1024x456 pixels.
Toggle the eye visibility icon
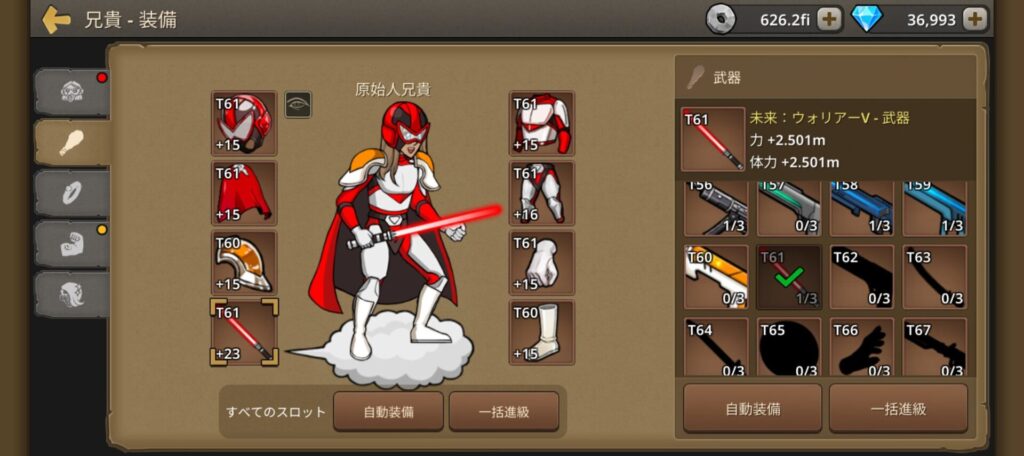298,104
